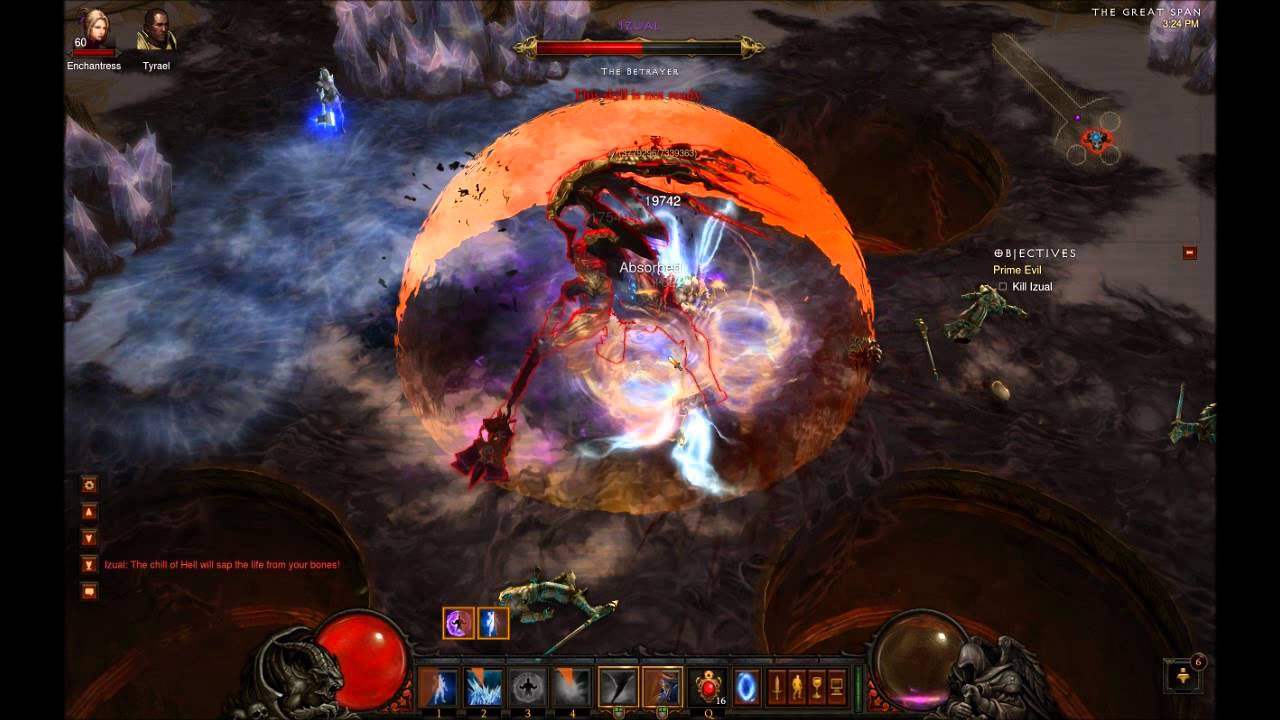Select the Enchantress follower portrait
Screen dimensions: 1280x720
click(97, 30)
